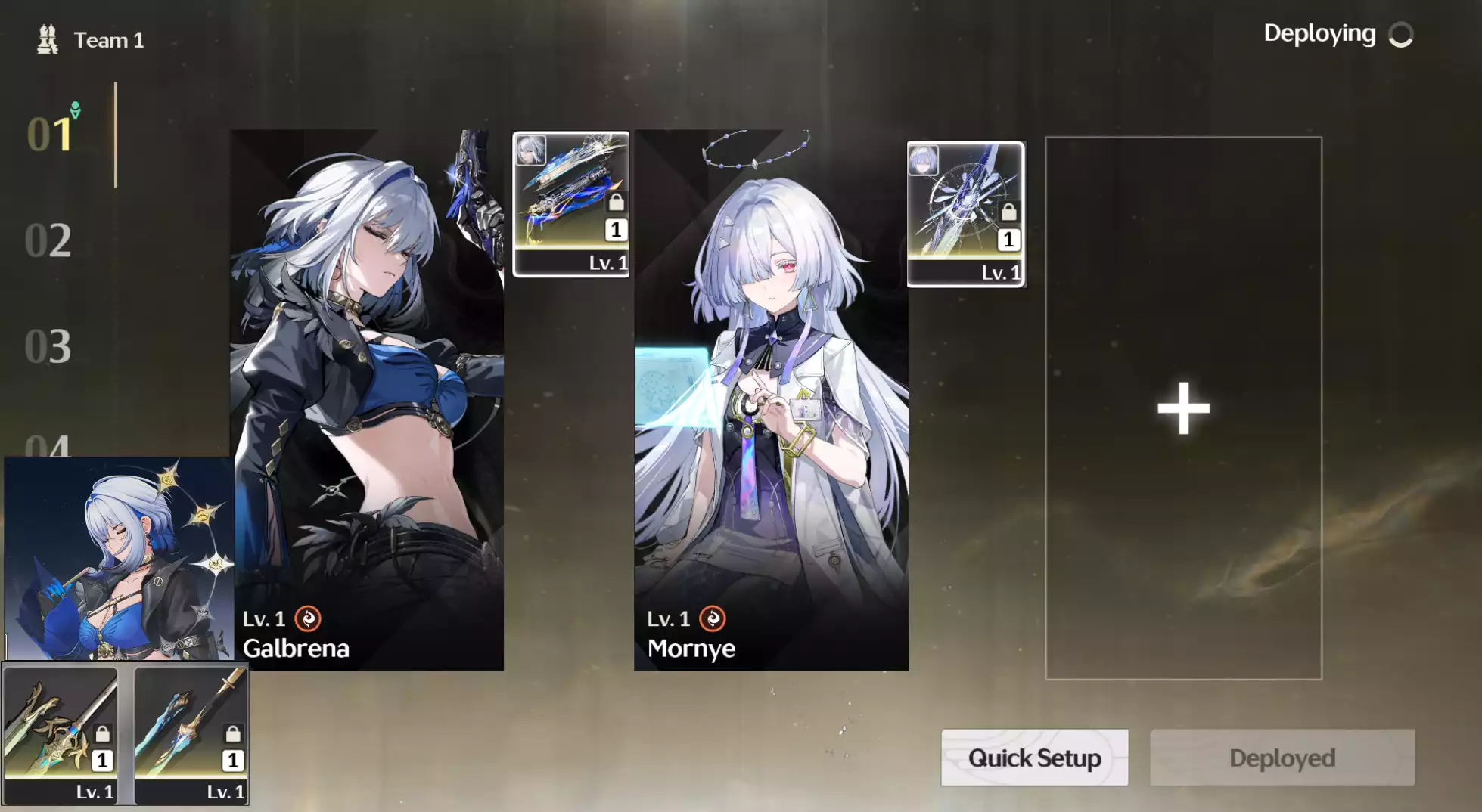Open Galbrena's equipped pistols weapon slot
This screenshot has height=812, width=1482.
[x=571, y=204]
